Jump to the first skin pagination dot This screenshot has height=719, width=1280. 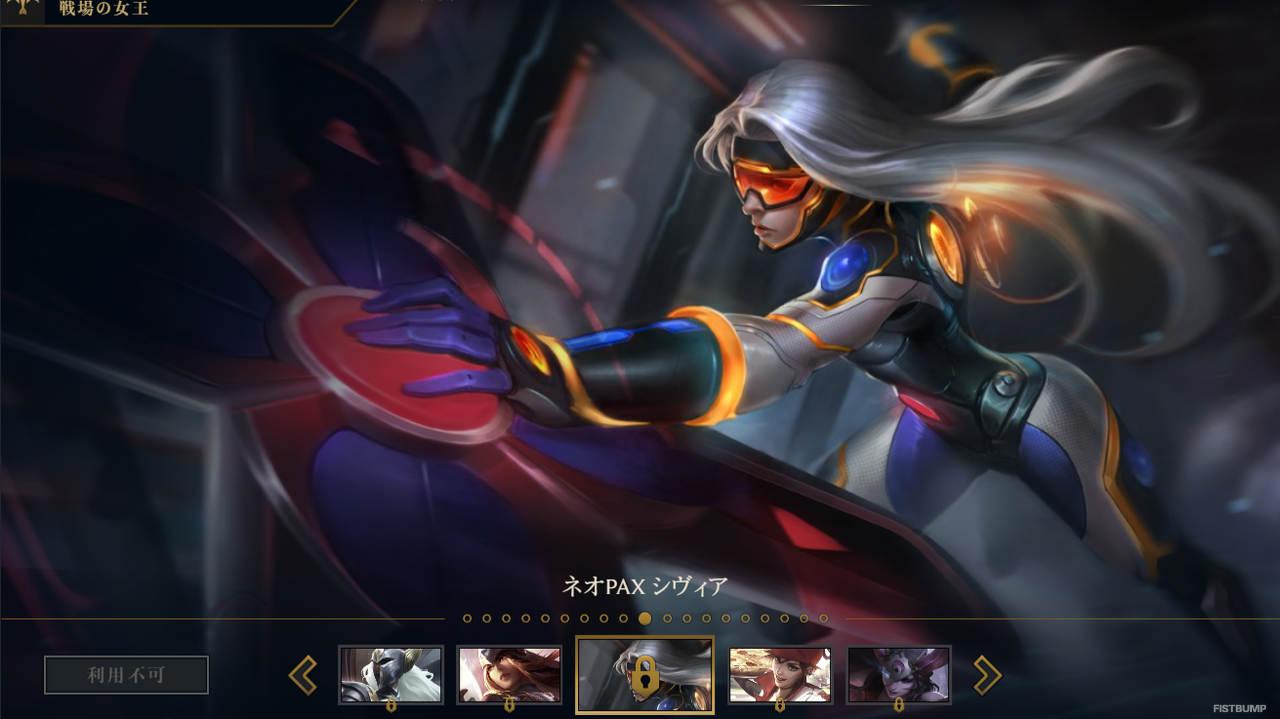467,619
